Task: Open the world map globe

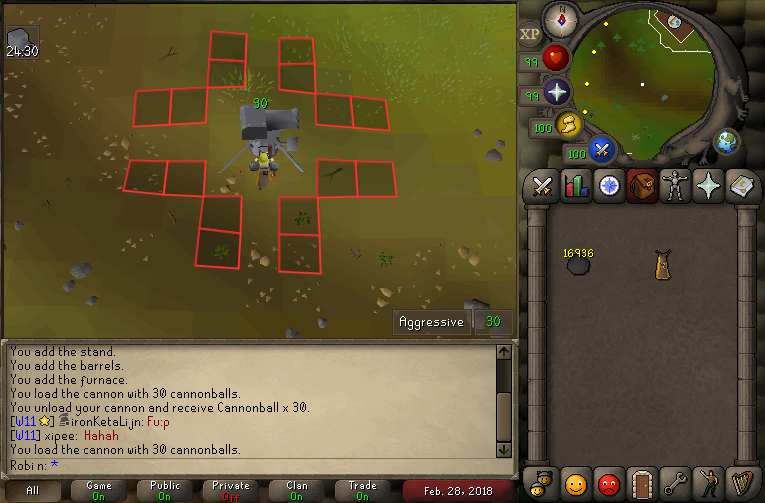Action: click(x=727, y=142)
